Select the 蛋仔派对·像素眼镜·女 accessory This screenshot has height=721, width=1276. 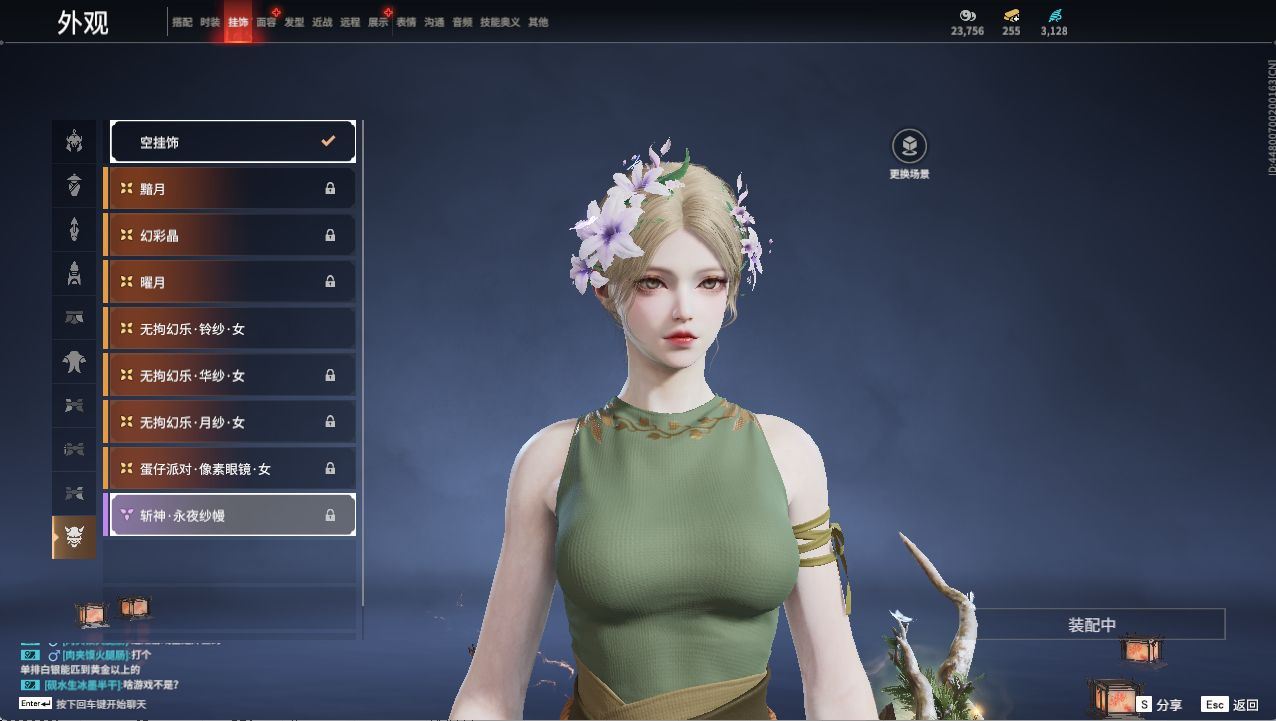coord(231,469)
